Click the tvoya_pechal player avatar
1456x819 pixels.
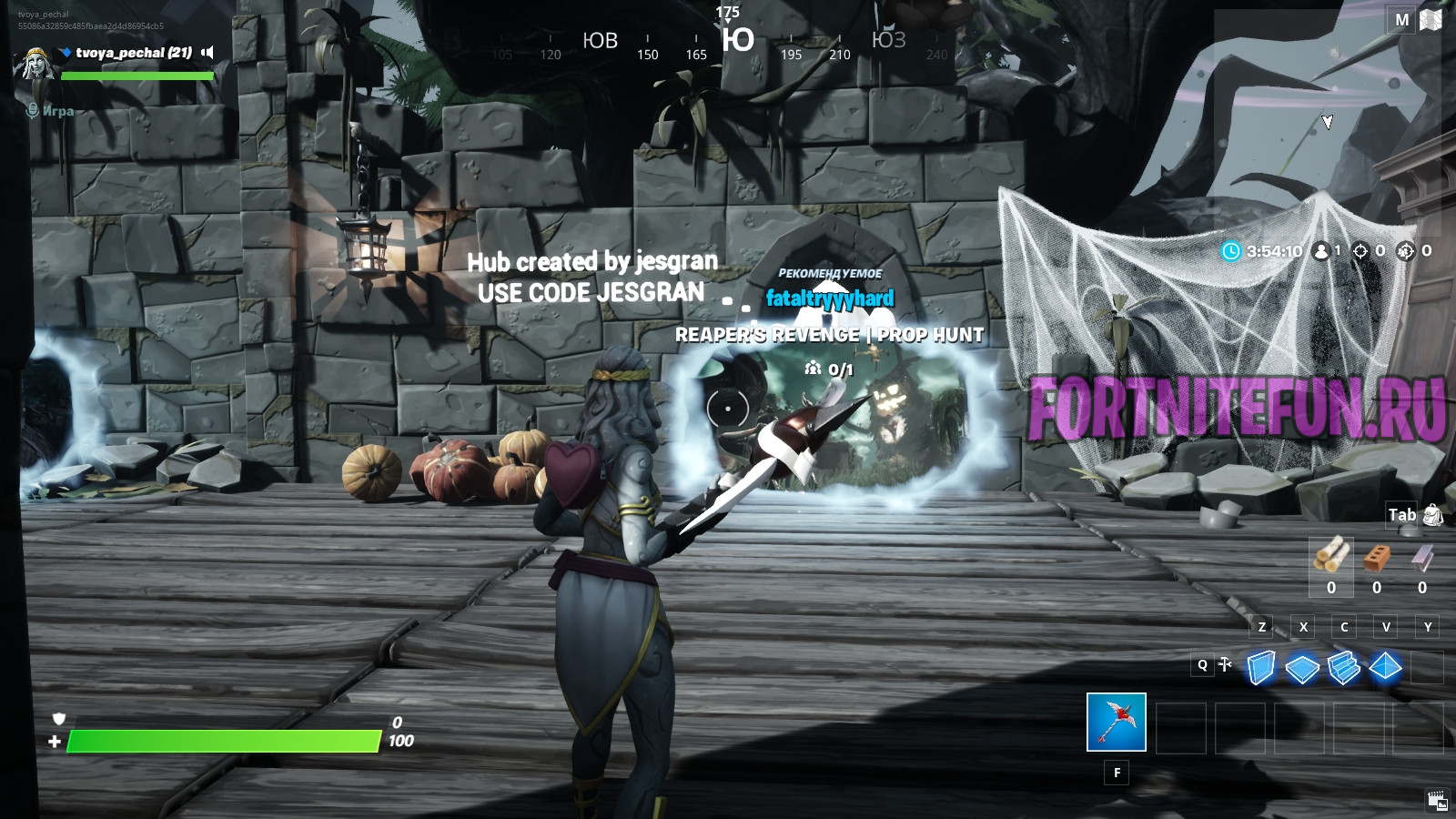[x=36, y=62]
